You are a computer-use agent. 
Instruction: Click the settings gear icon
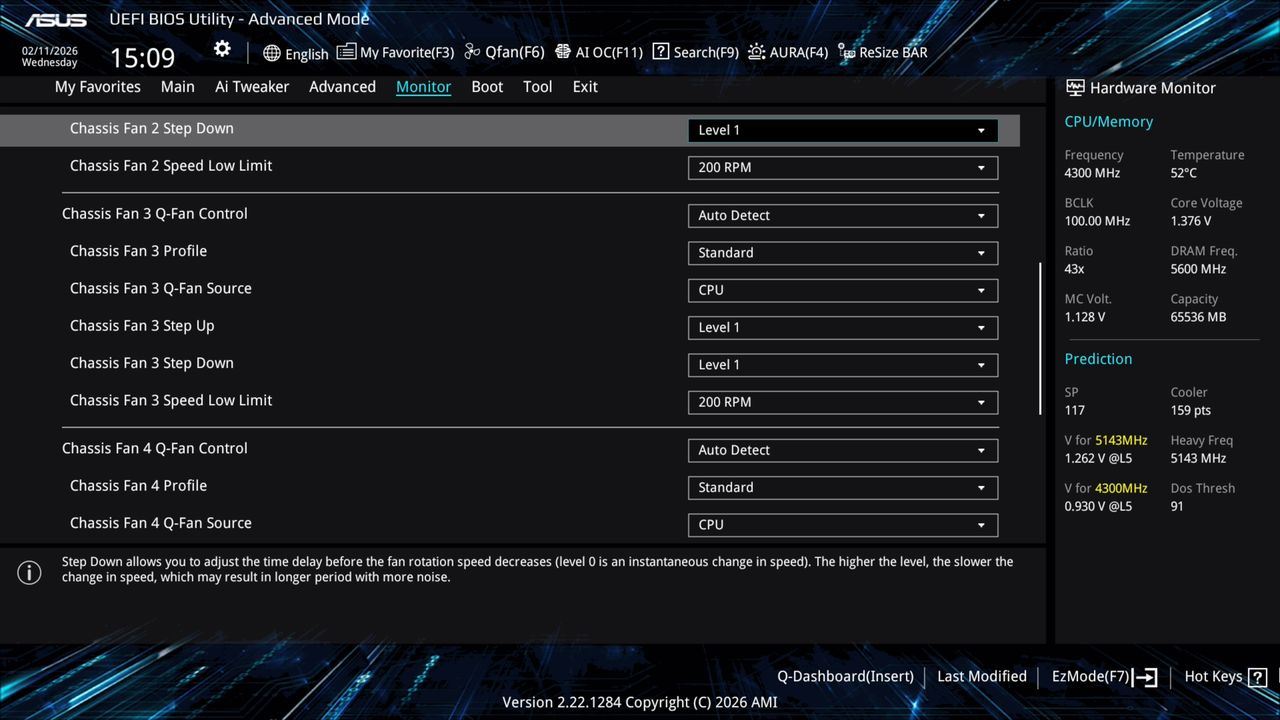point(221,47)
